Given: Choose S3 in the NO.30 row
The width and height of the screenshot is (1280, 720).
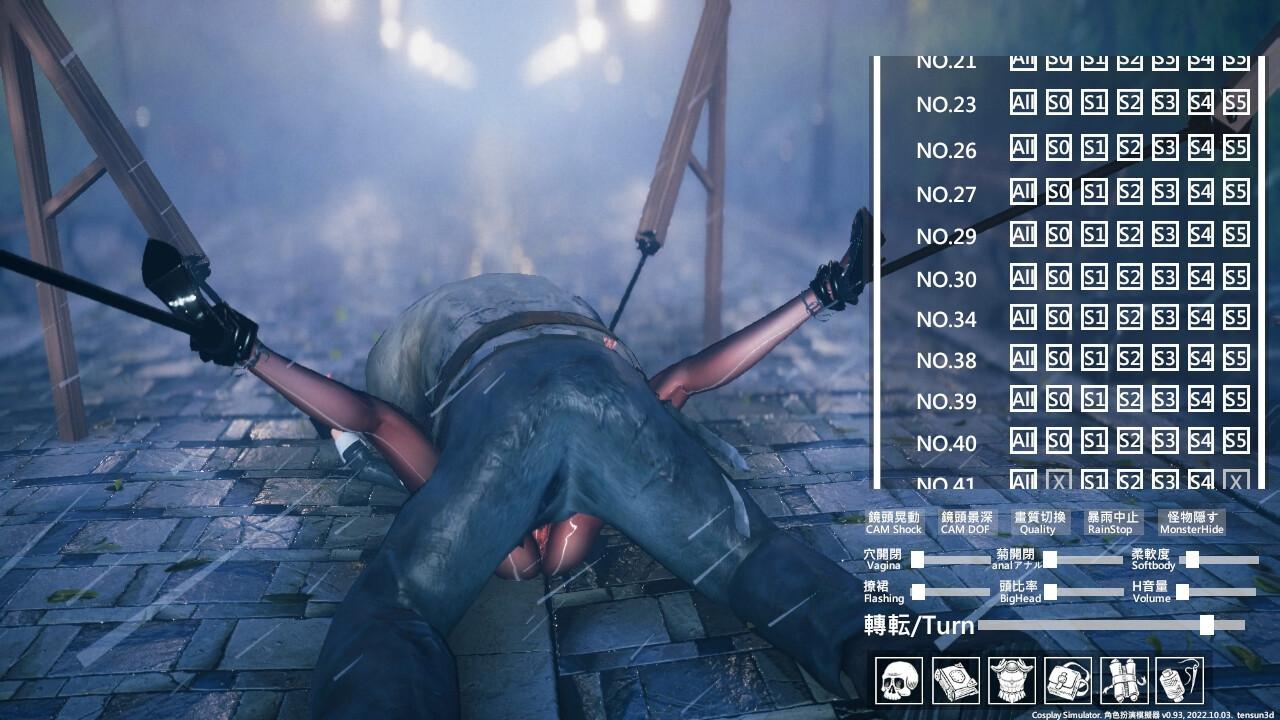Looking at the screenshot, I should [x=1164, y=277].
